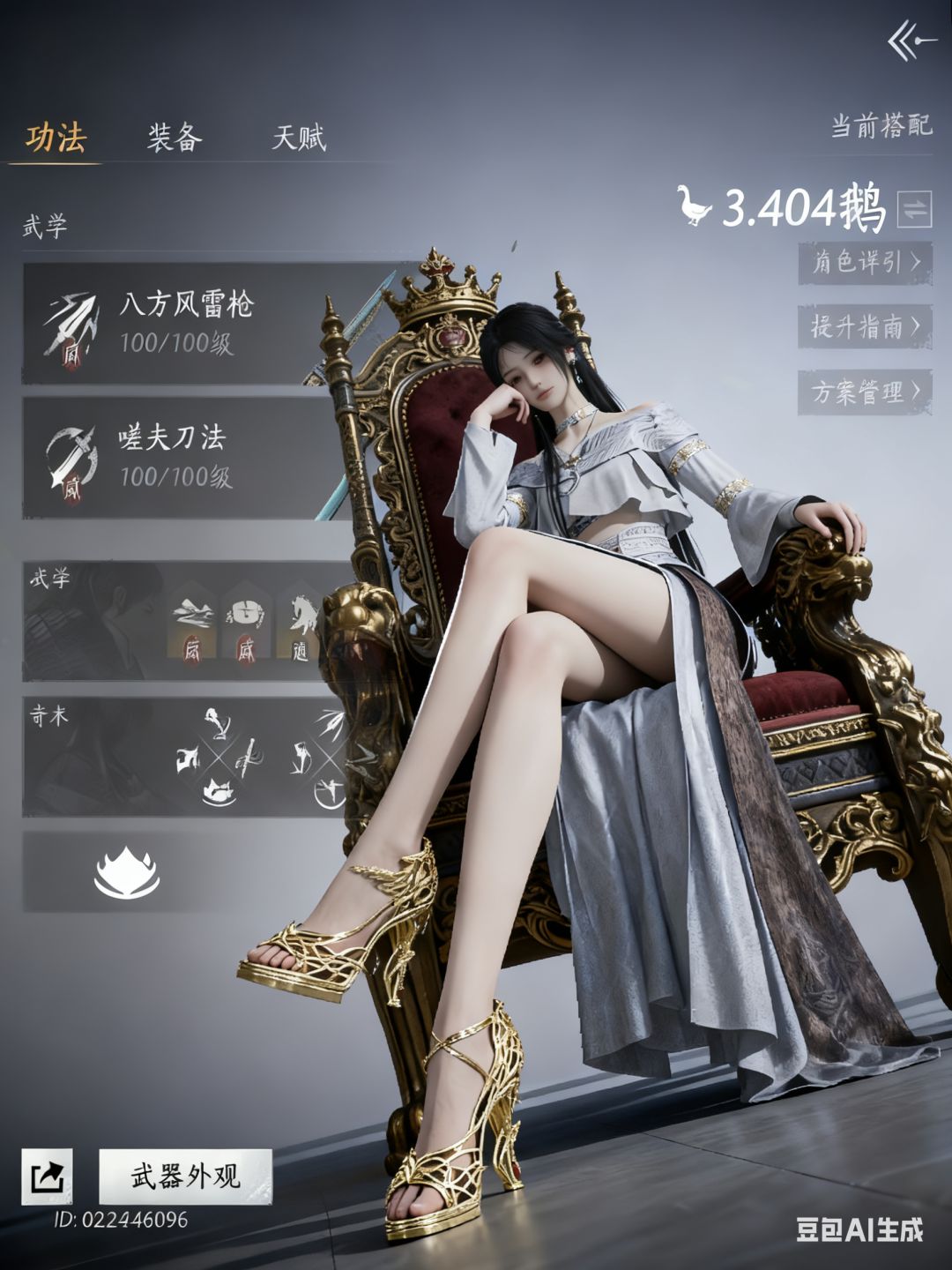Open the 角色详引 button
Viewport: 952px width, 1270px height.
coord(864,262)
